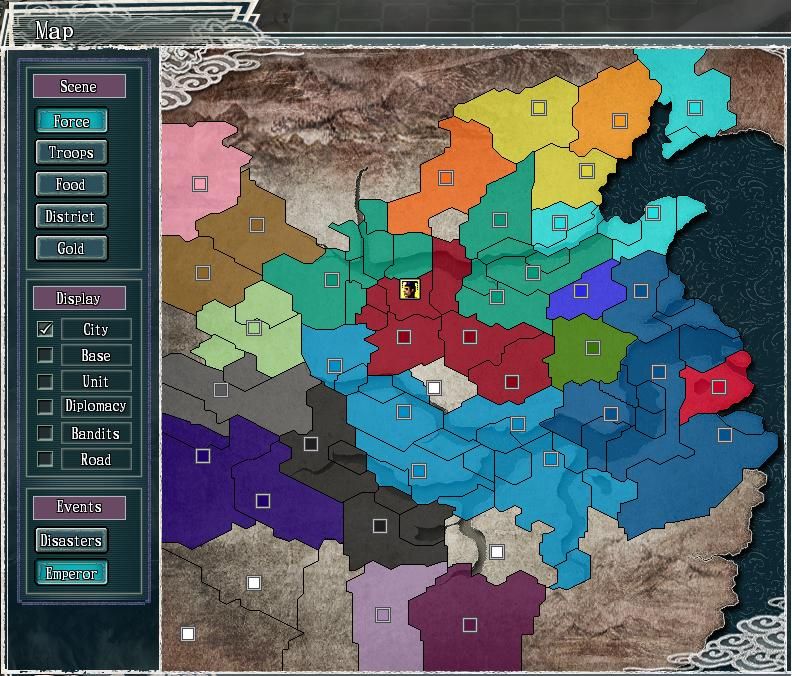The image size is (792, 676).
Task: Click the yellow portrait marker on the map
Action: pos(409,290)
